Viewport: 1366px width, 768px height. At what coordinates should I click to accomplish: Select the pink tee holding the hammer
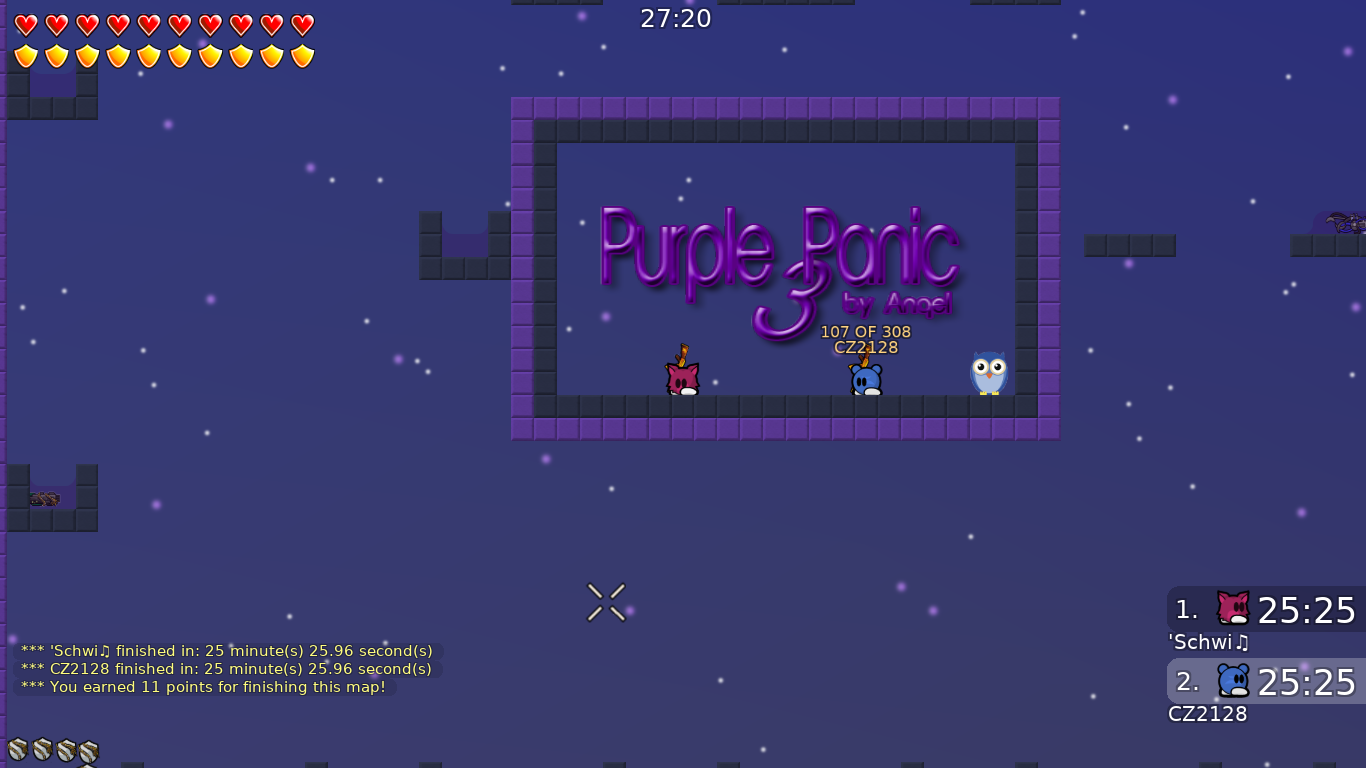(681, 375)
